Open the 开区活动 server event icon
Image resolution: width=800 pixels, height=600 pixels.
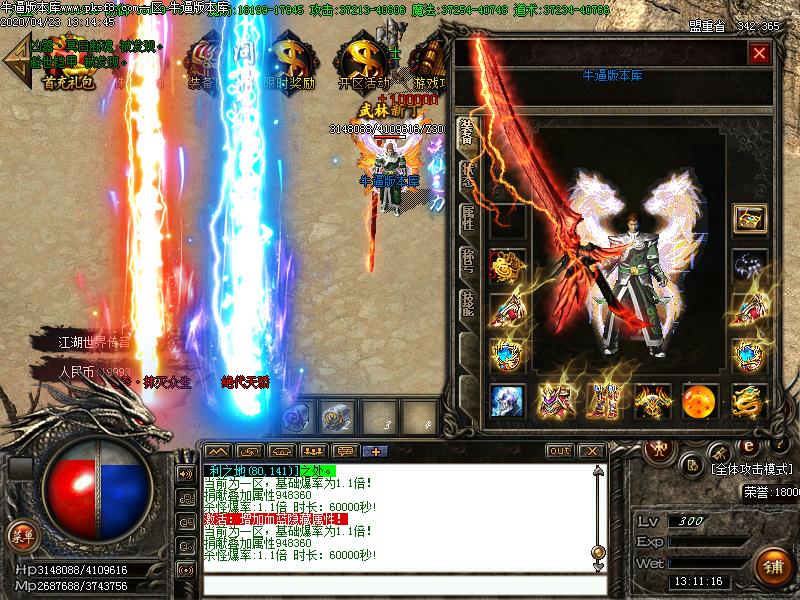362,65
